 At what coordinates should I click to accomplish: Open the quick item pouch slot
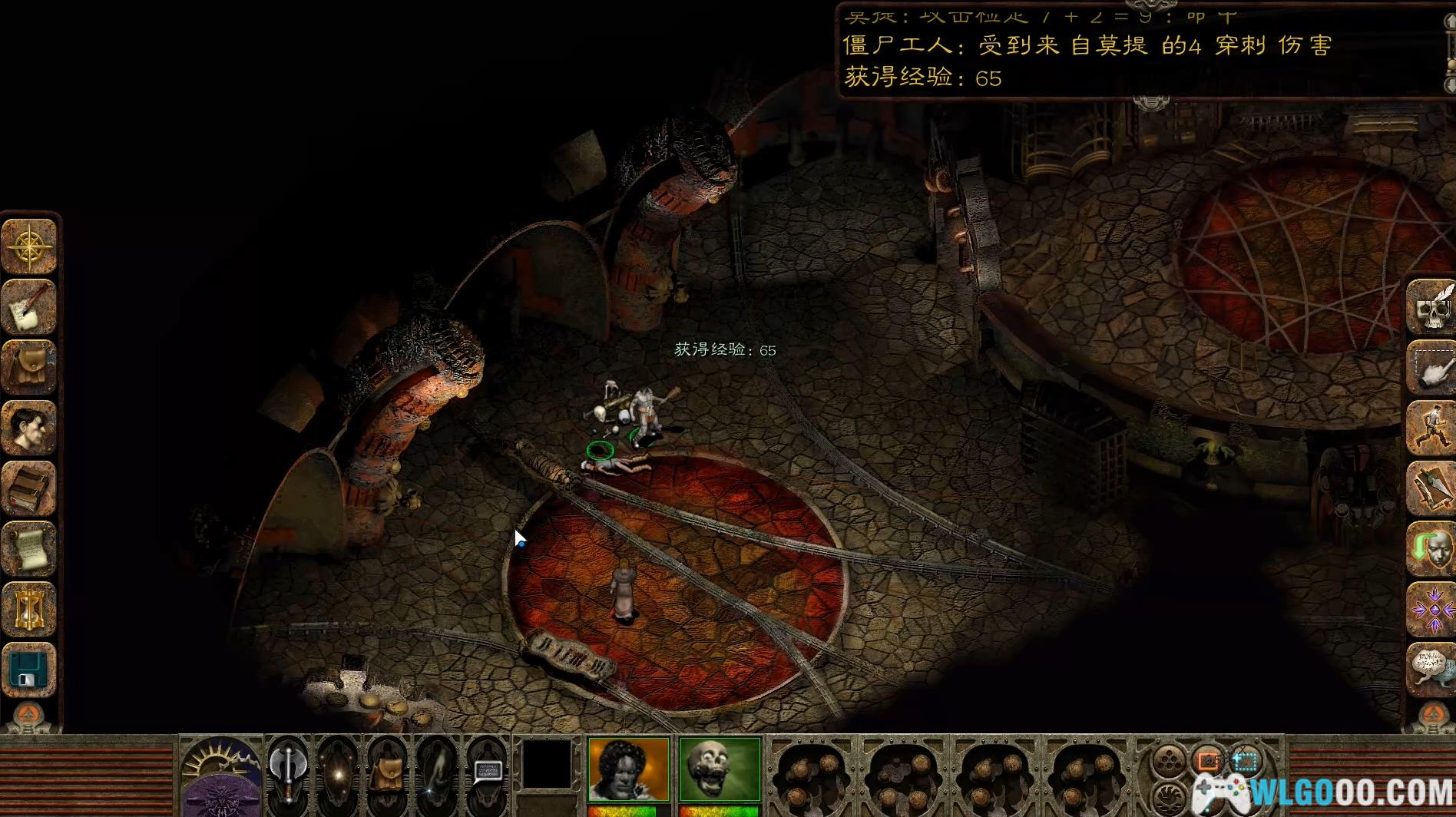click(x=388, y=769)
